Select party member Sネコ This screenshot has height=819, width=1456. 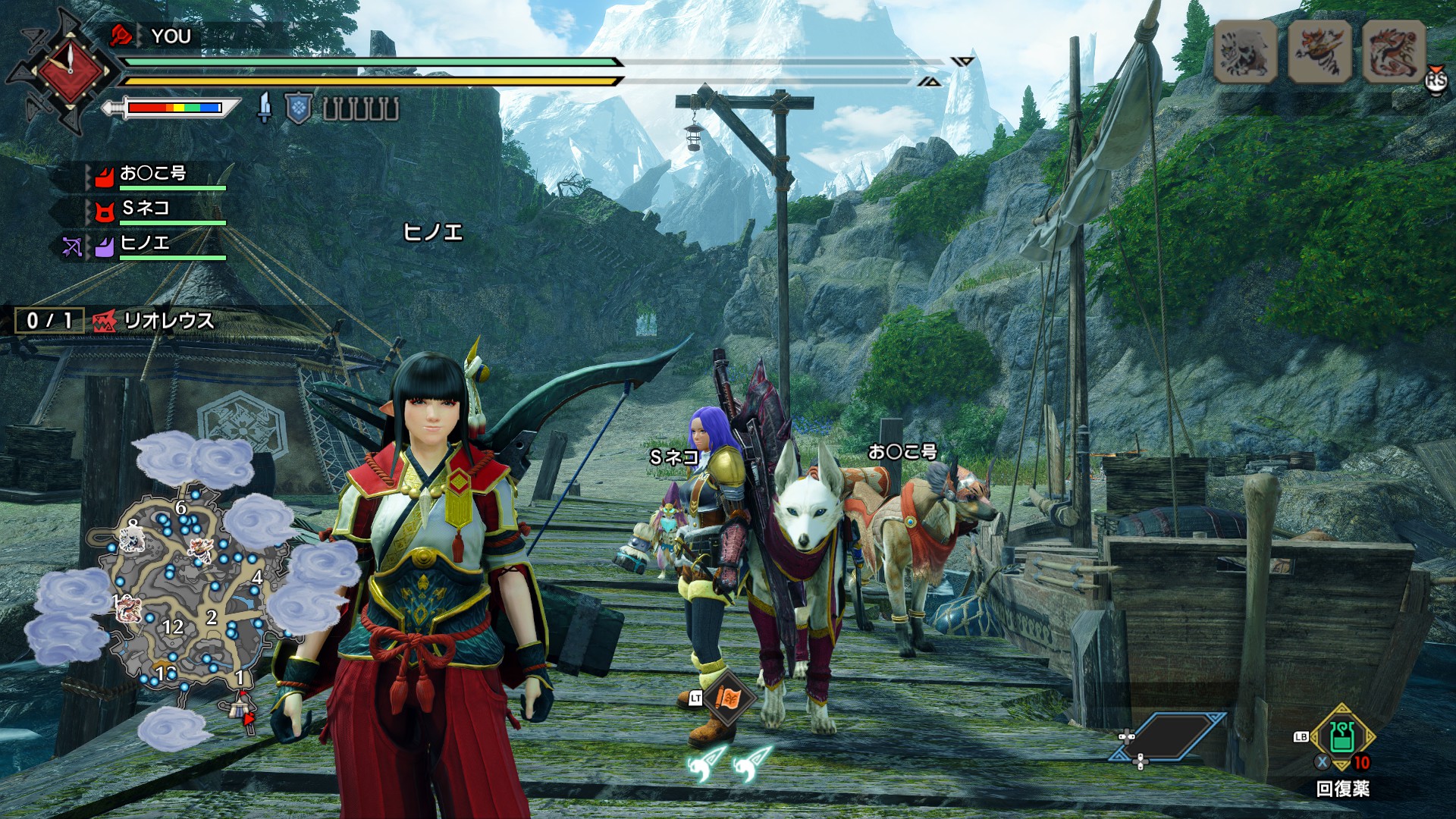146,209
